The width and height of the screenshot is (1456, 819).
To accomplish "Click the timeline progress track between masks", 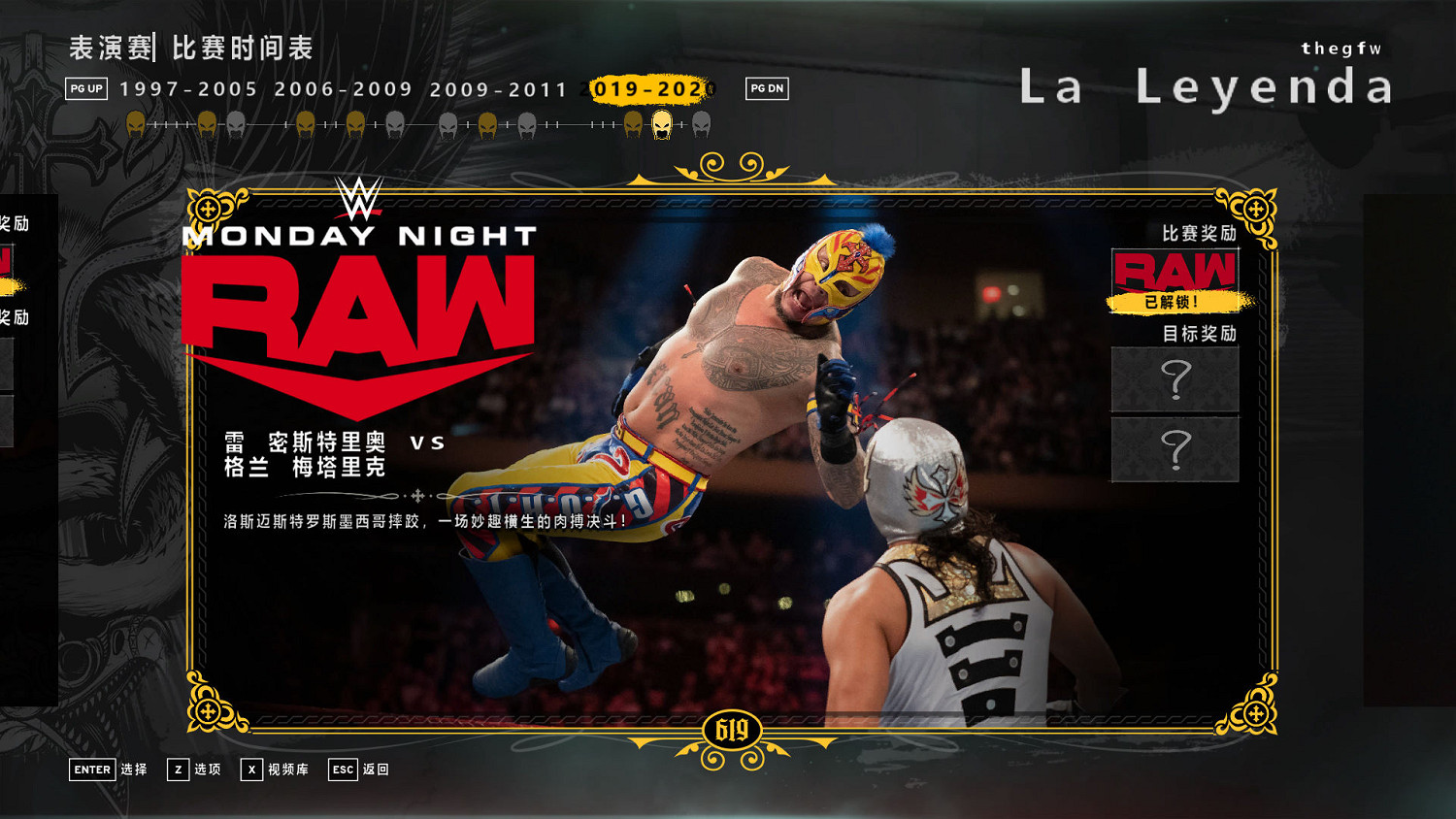I will point(582,124).
